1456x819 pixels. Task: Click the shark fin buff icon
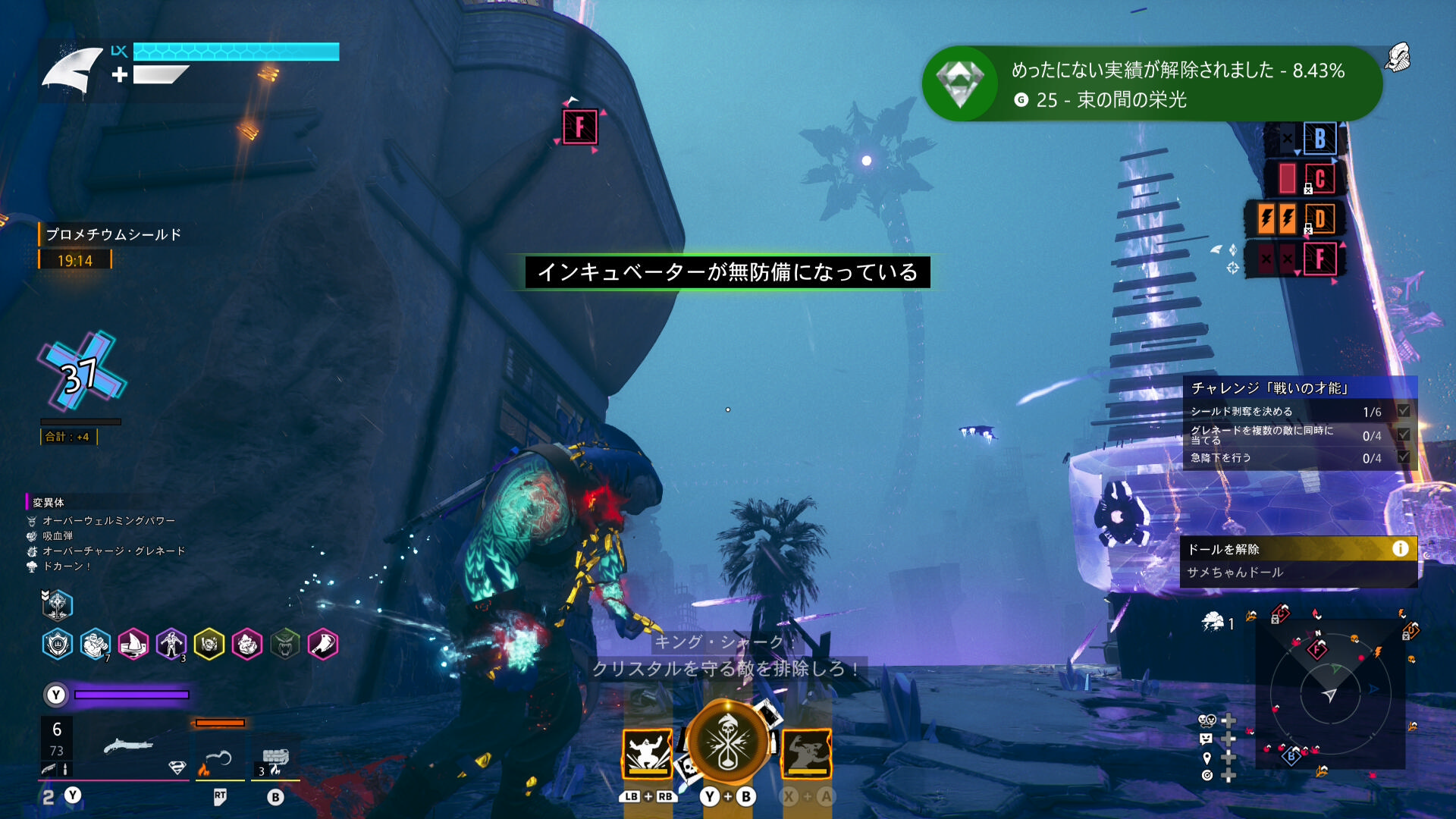pos(133,645)
